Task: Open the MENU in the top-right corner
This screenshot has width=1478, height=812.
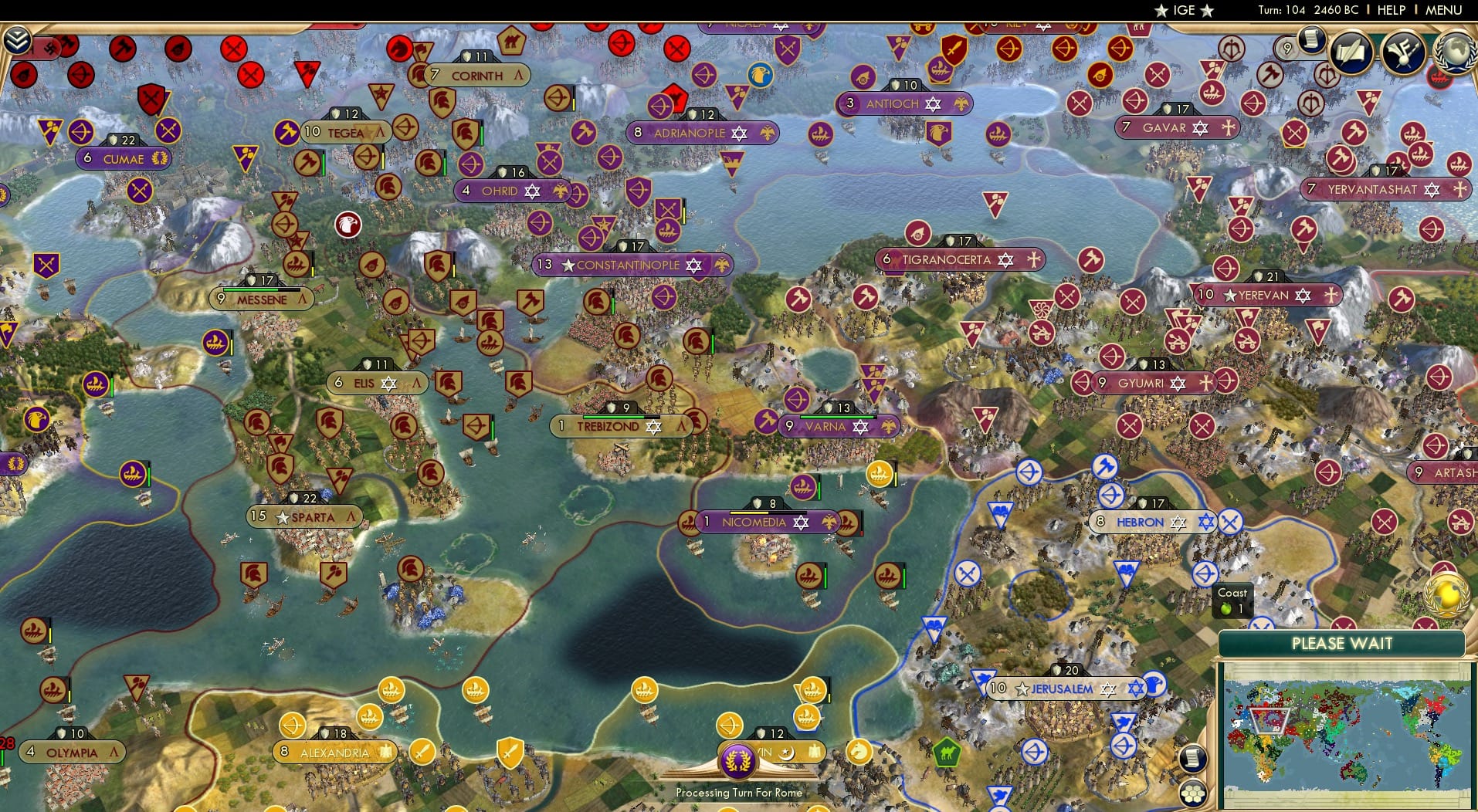Action: [x=1444, y=10]
